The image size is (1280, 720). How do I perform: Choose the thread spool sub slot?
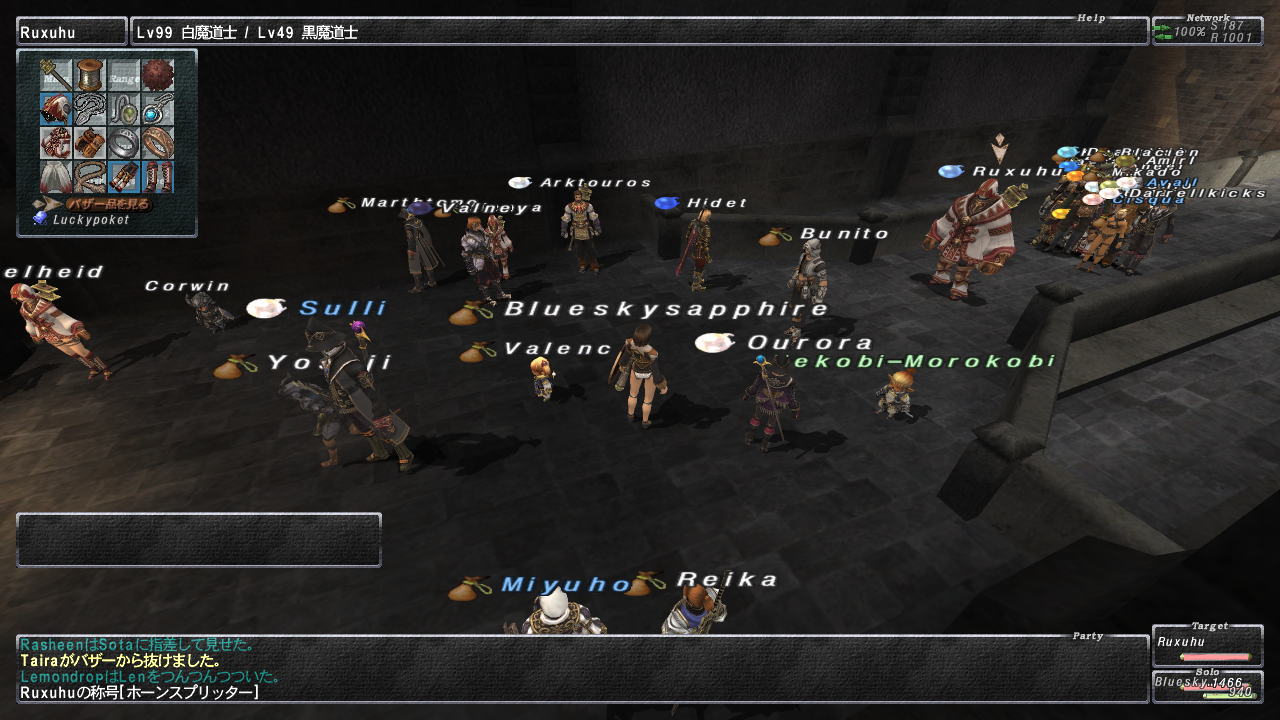[x=90, y=75]
